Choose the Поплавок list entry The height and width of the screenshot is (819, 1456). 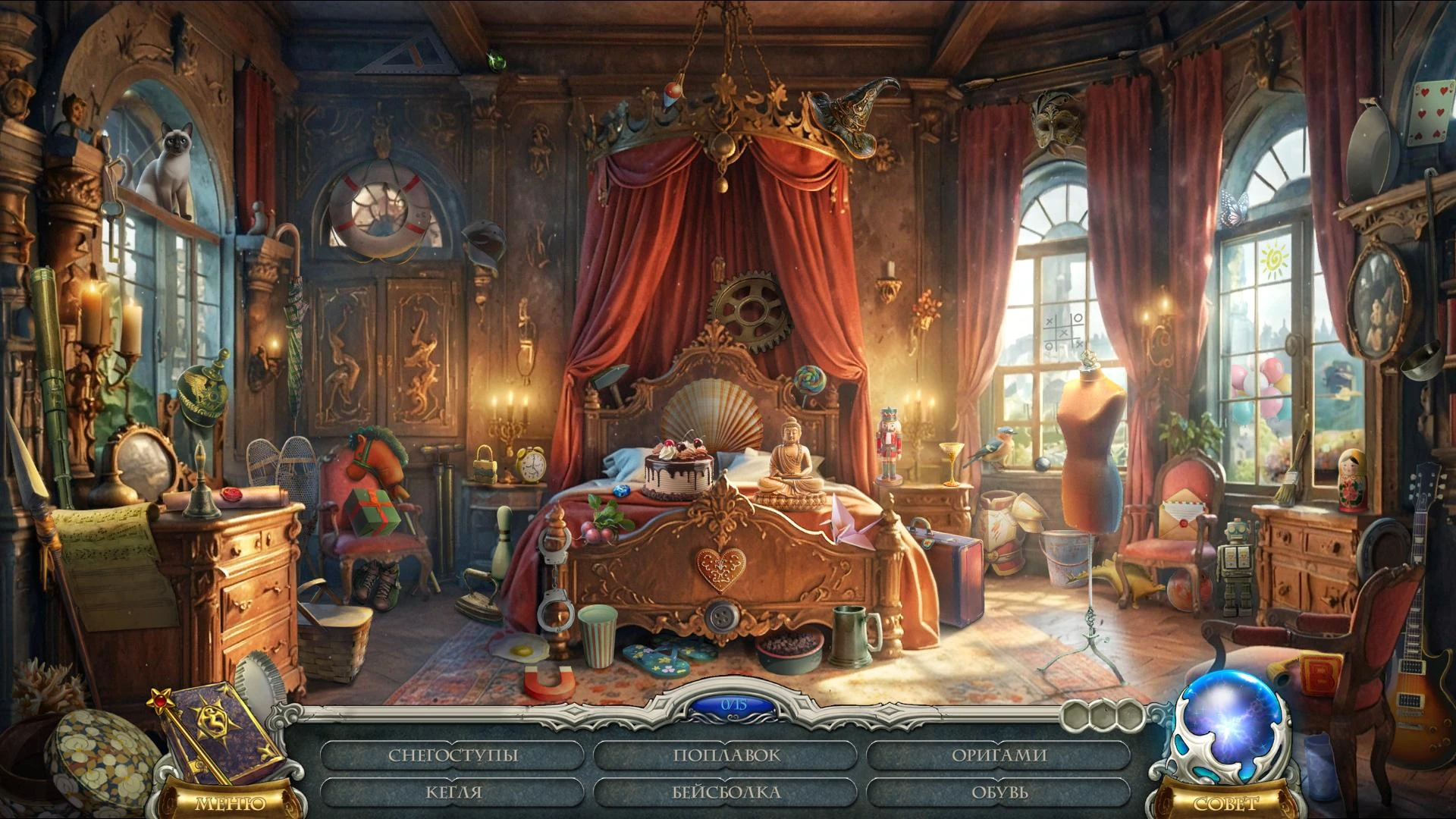point(726,755)
